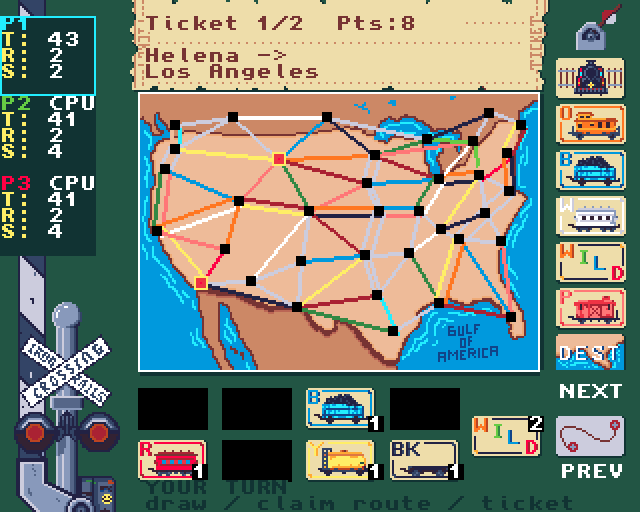
Task: Draw from the locomotive deck card
Action: (590, 78)
